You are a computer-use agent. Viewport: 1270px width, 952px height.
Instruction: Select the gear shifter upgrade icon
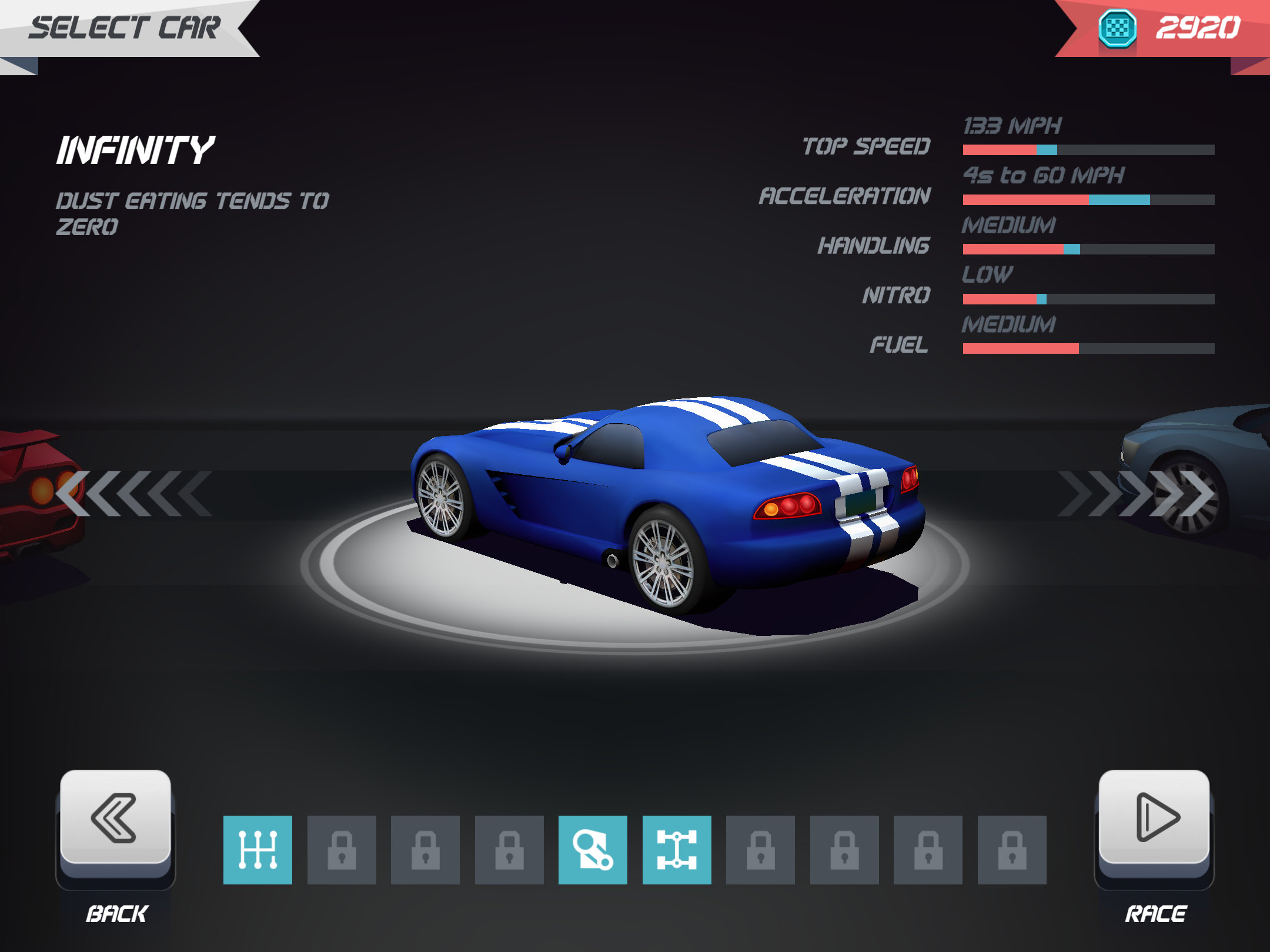tap(258, 850)
